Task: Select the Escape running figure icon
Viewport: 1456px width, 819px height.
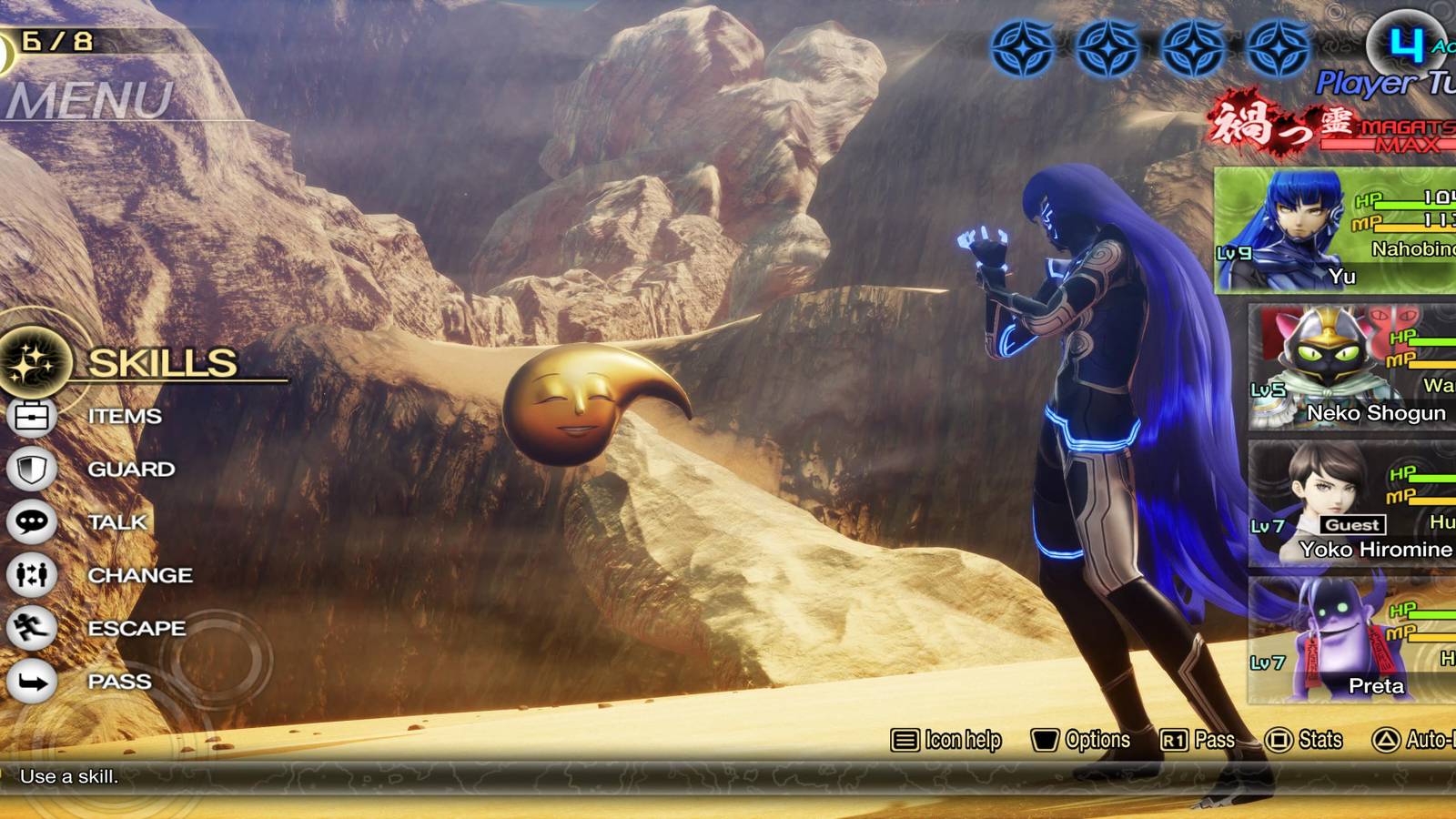Action: [x=32, y=627]
